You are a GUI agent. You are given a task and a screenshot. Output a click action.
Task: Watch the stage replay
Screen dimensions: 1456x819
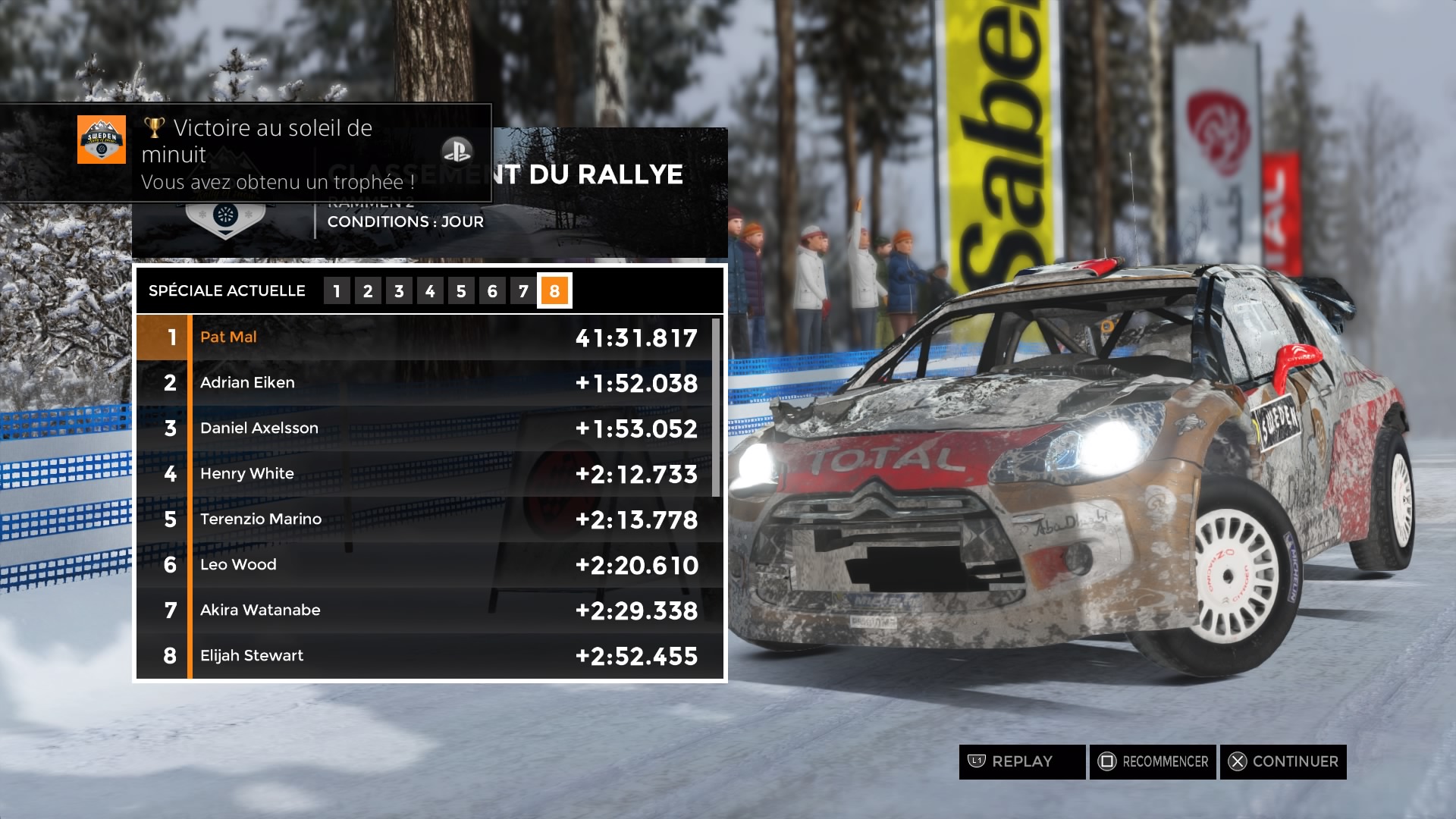click(x=1021, y=761)
